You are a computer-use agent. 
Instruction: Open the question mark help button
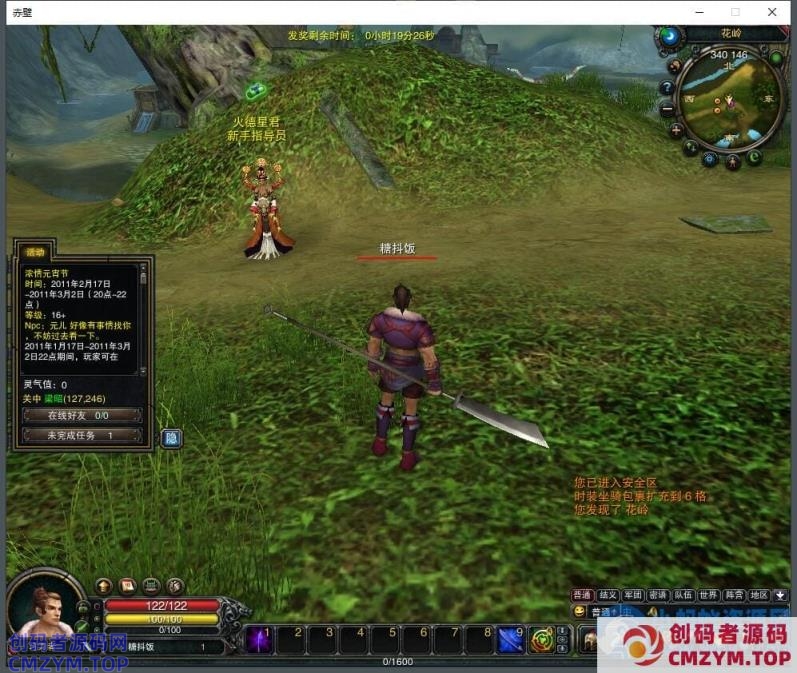(667, 87)
